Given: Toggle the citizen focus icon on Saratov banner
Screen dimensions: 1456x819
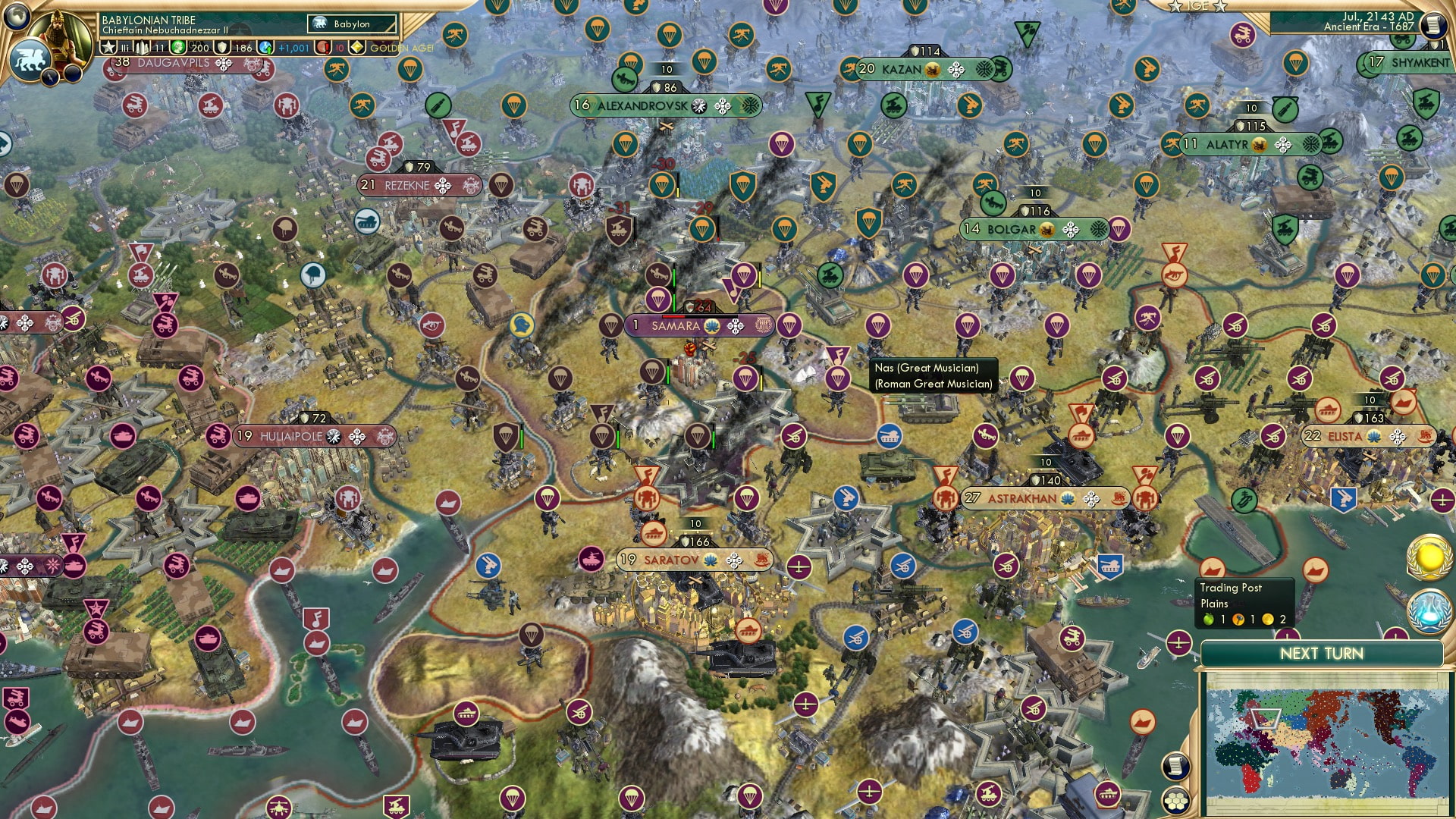Looking at the screenshot, I should (x=709, y=560).
